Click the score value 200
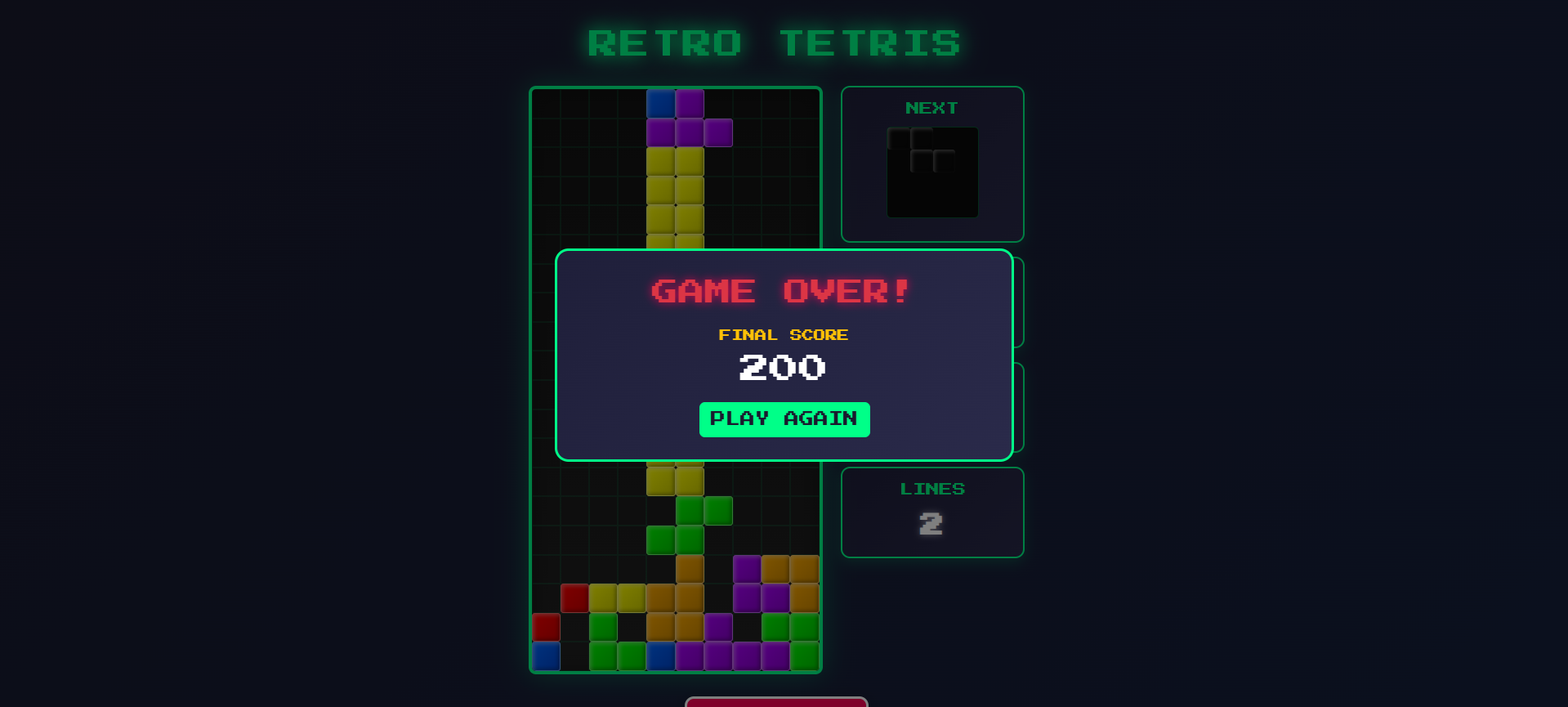 click(782, 367)
